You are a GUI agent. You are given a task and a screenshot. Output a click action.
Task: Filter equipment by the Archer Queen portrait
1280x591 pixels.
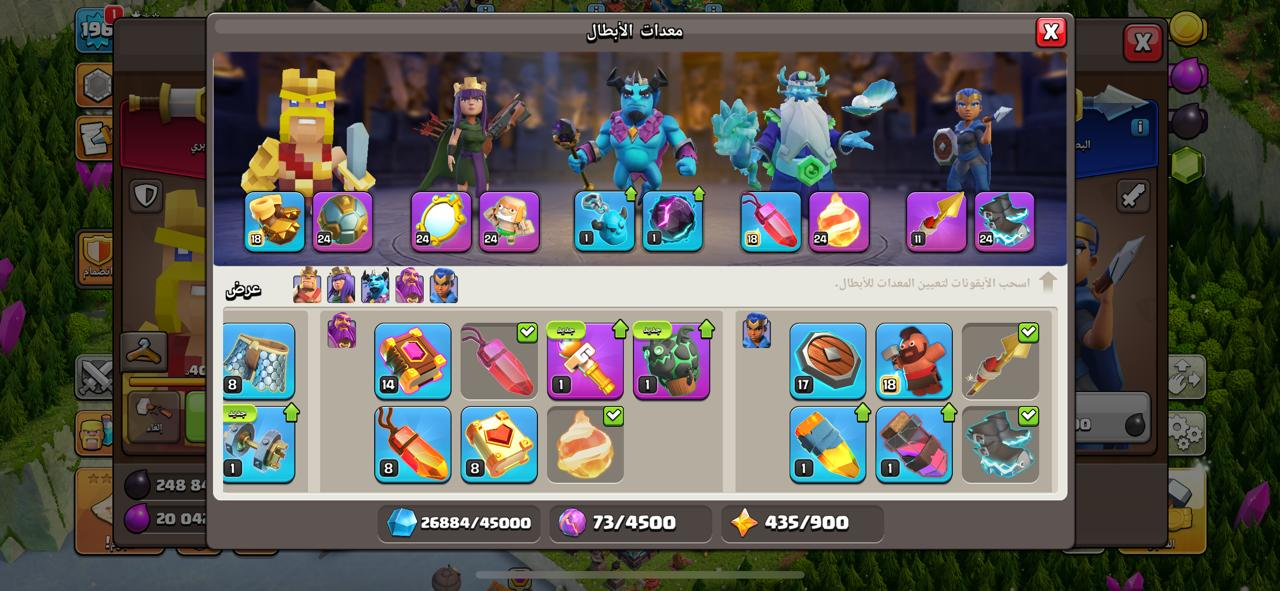341,287
